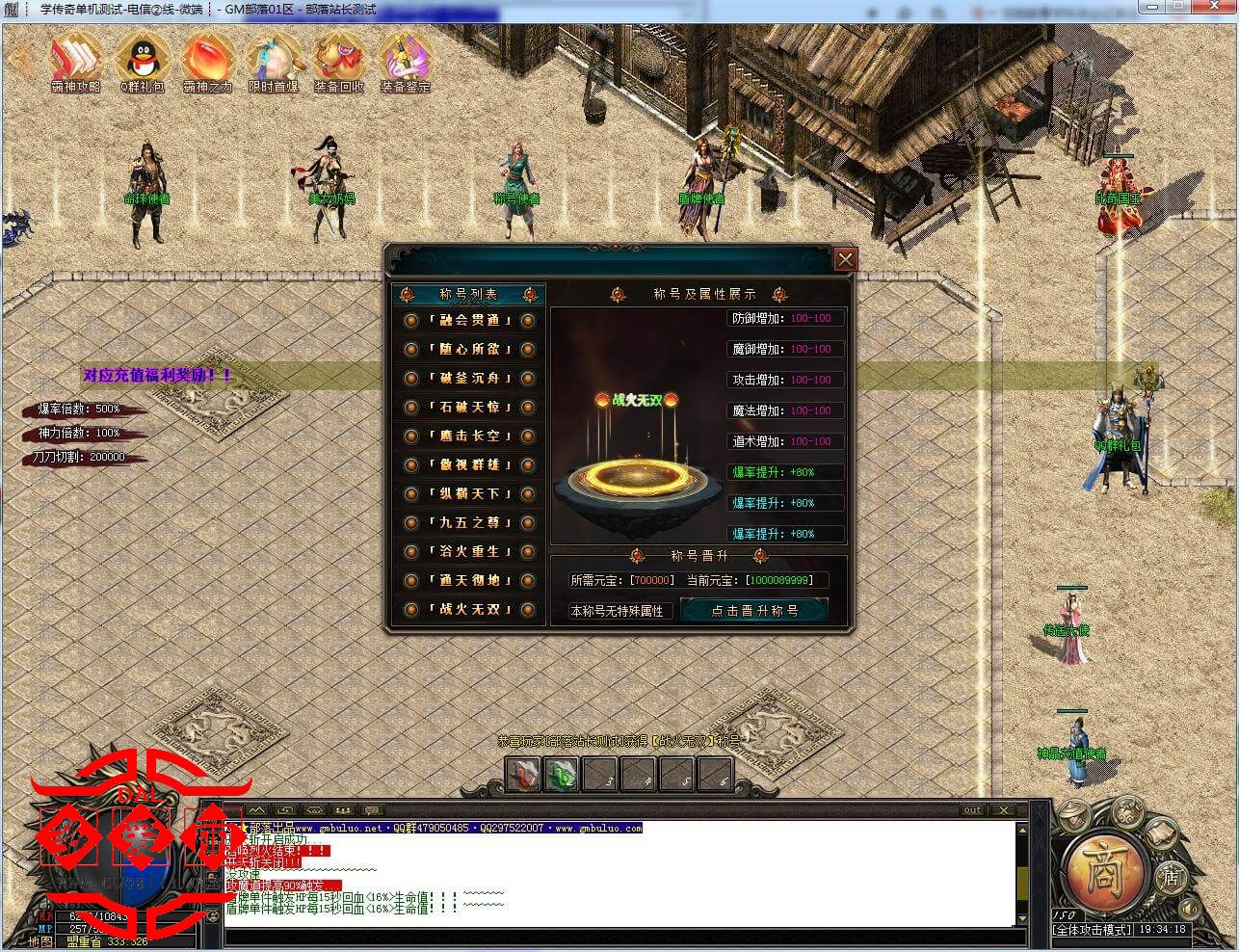Click the 点击晋升称号 promote button
1239x952 pixels.
point(753,610)
